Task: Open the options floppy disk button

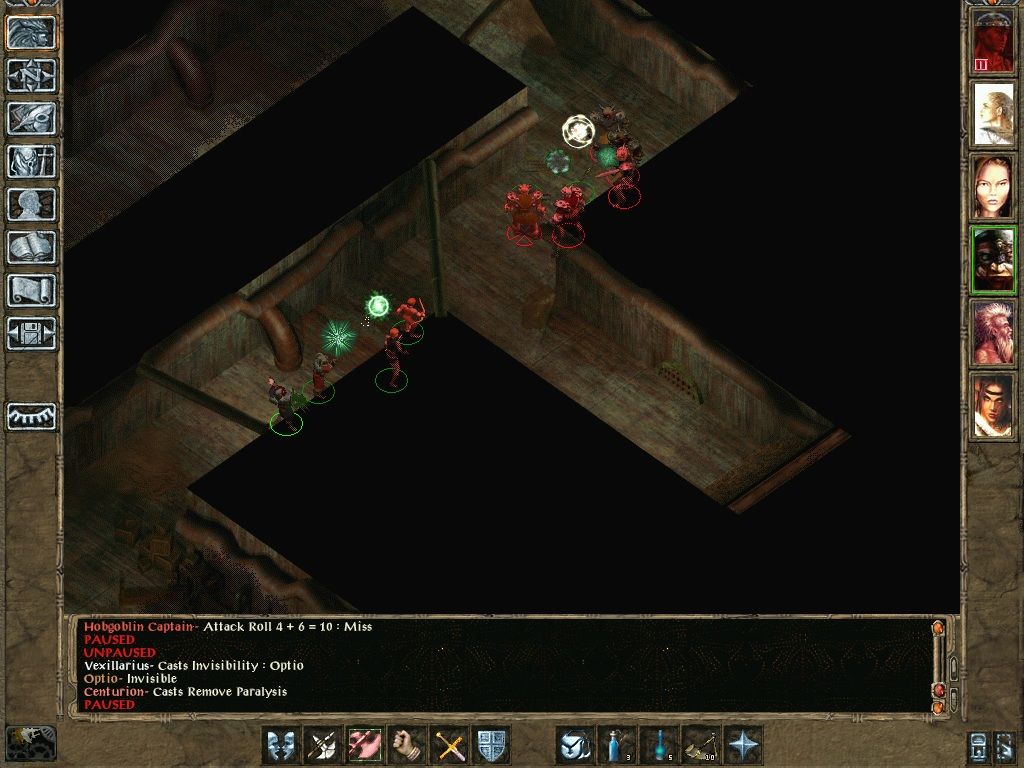Action: [32, 333]
